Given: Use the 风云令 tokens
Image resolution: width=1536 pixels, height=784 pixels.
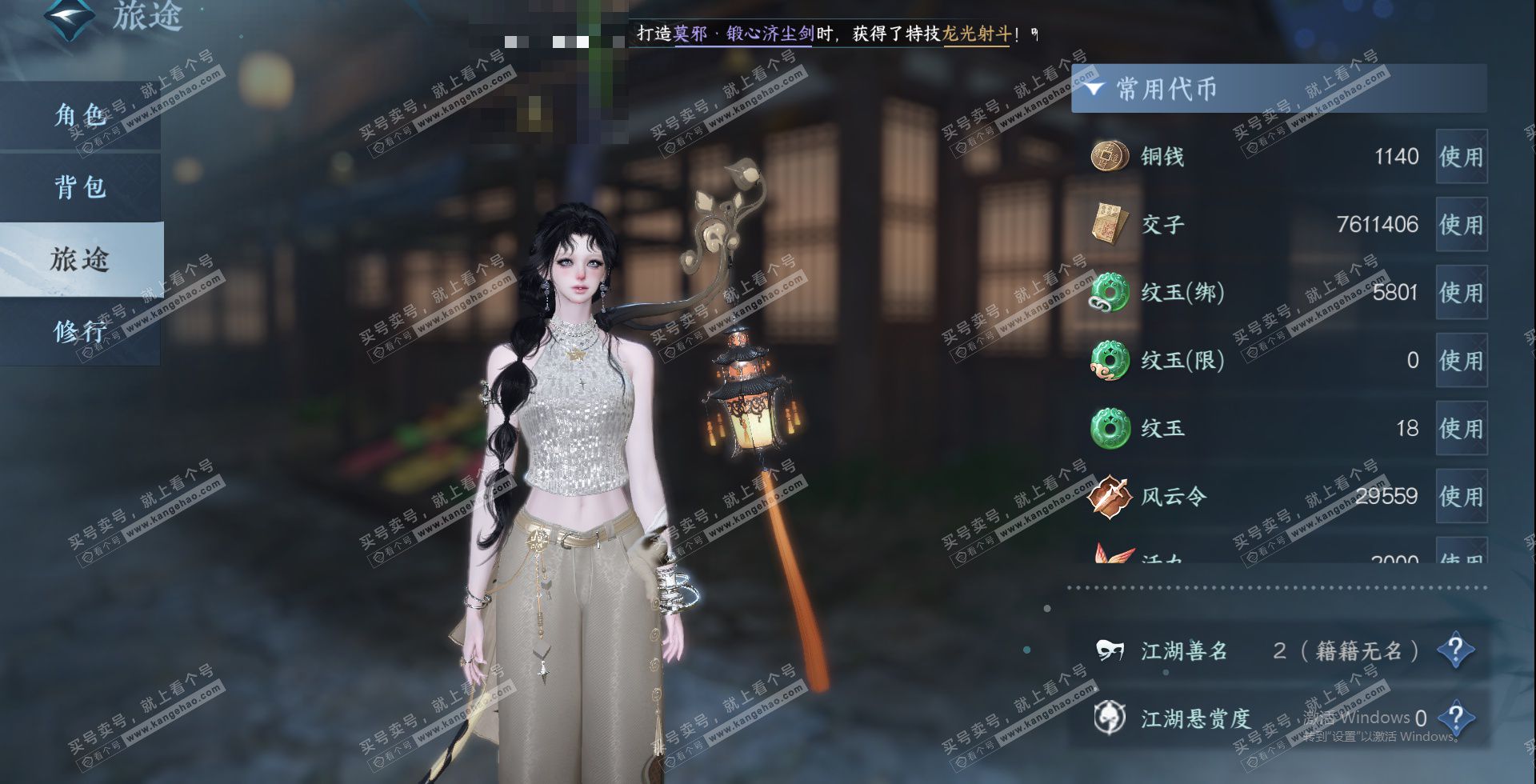Looking at the screenshot, I should 1461,497.
